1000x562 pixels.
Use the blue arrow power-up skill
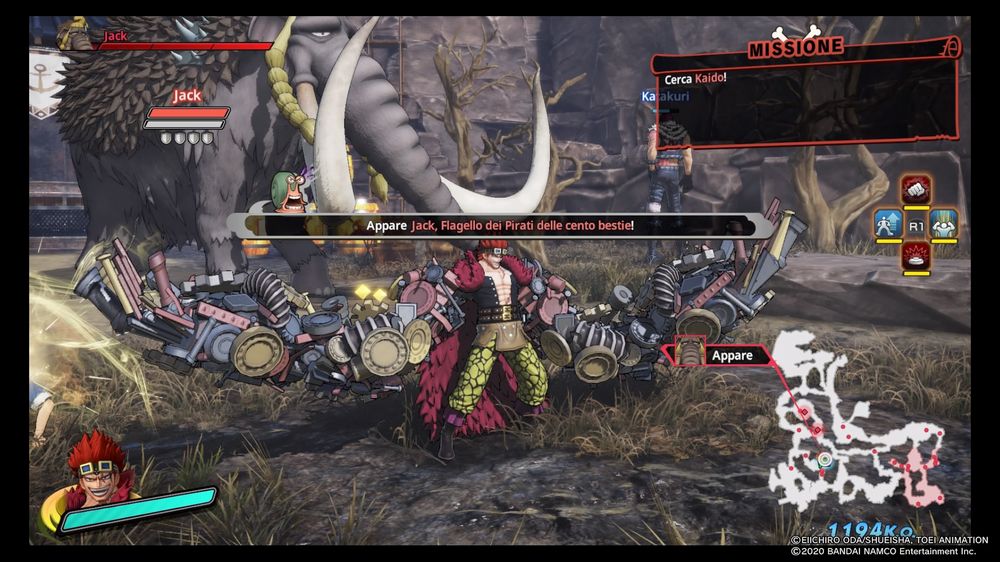889,224
